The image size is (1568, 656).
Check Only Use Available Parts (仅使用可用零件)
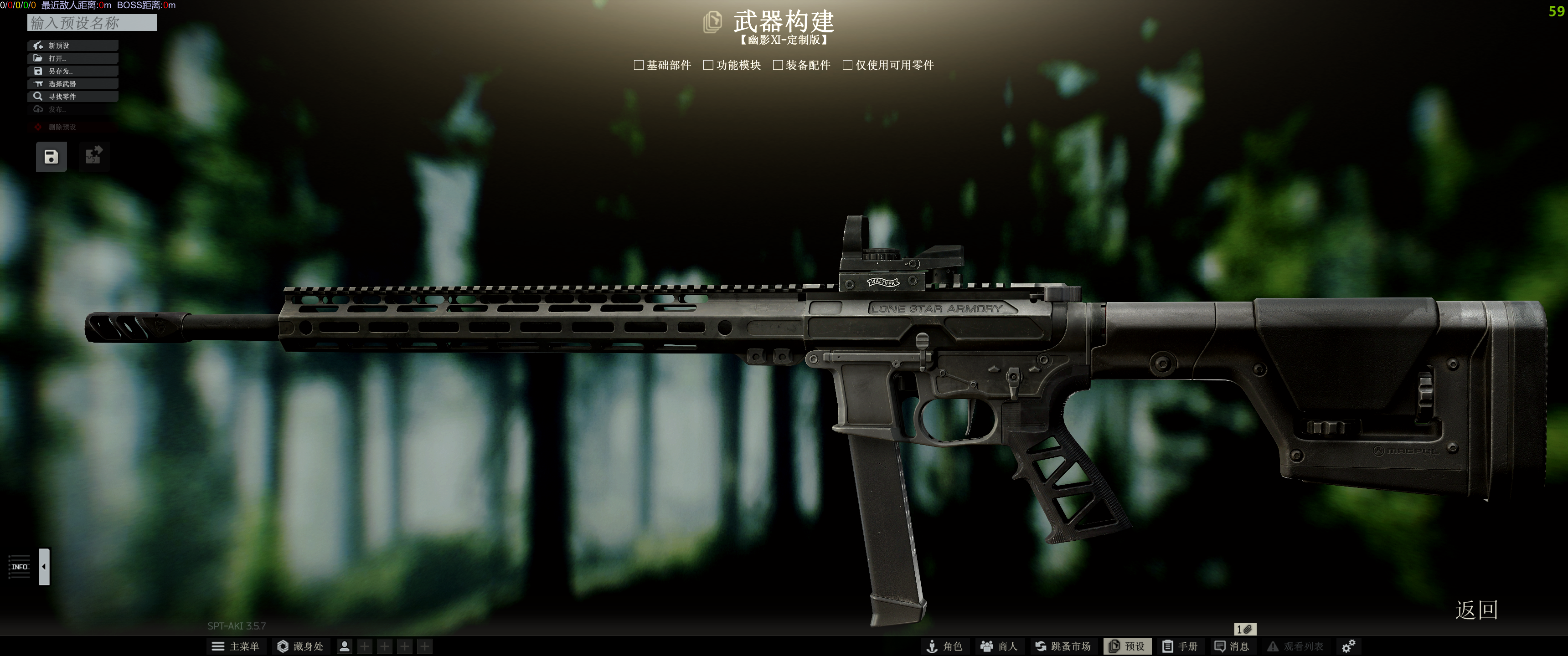coord(847,65)
